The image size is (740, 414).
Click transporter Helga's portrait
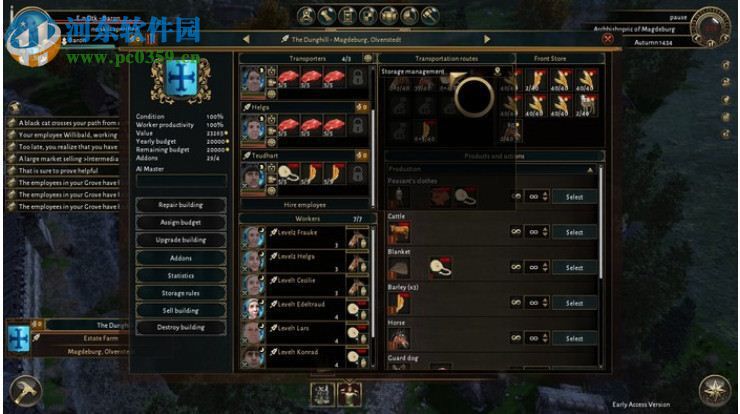[253, 127]
